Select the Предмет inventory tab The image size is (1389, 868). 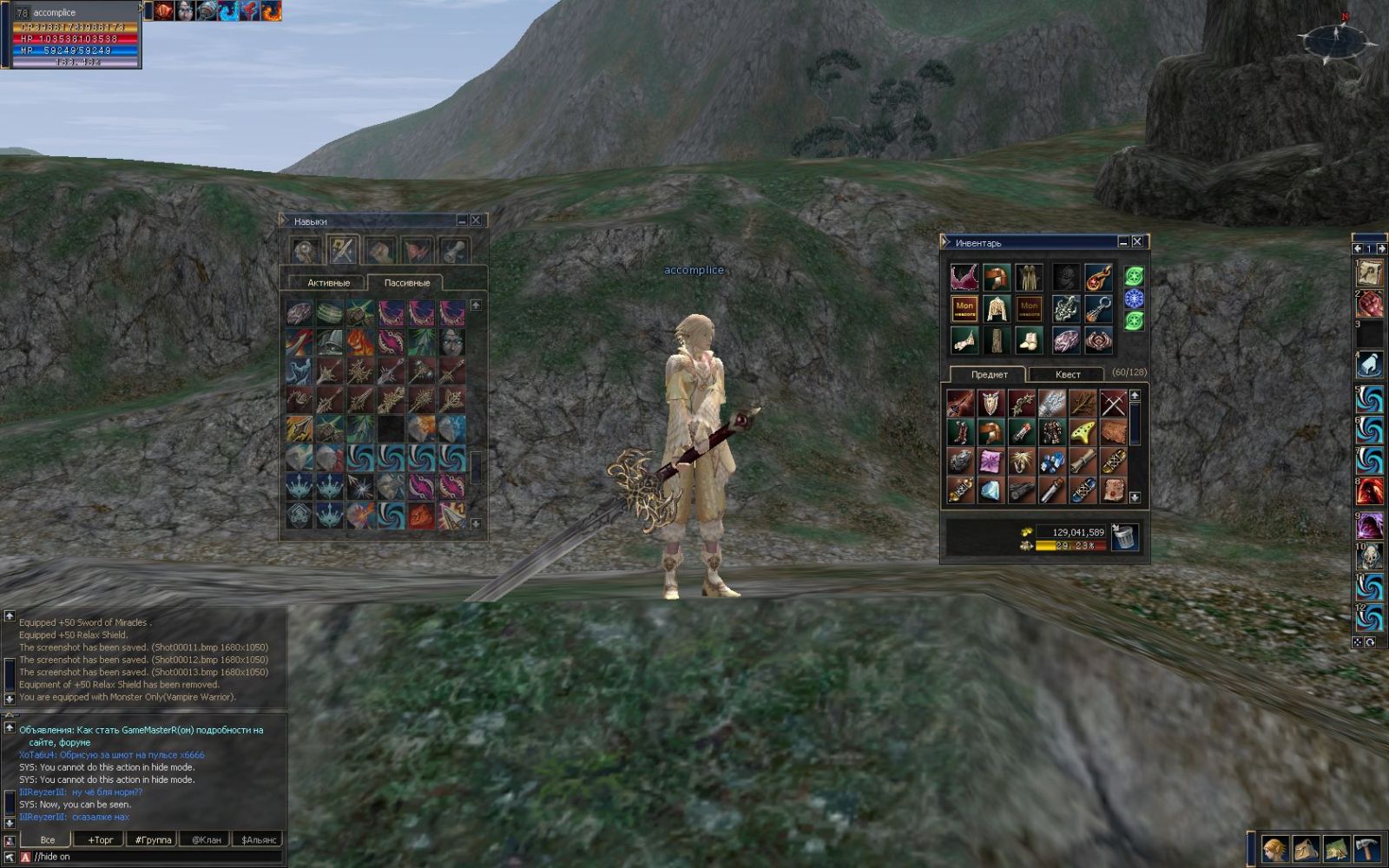point(989,375)
